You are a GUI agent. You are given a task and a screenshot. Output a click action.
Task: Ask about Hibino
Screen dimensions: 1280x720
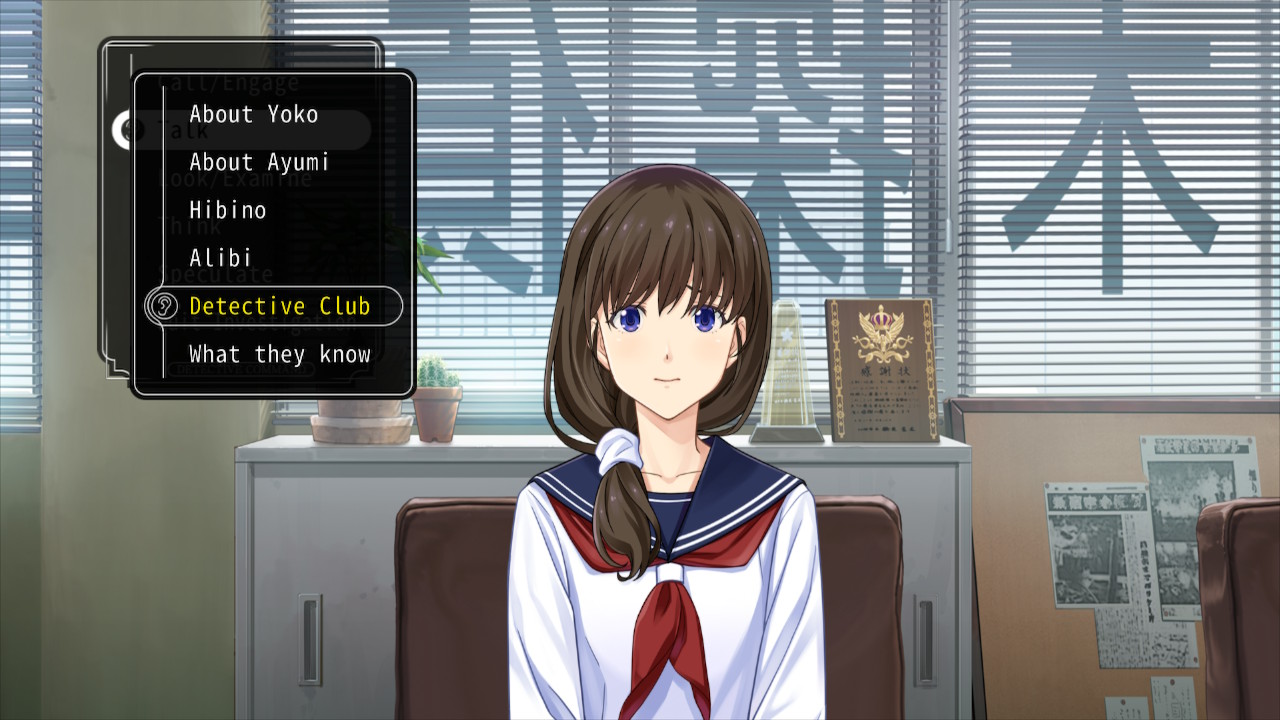point(228,210)
